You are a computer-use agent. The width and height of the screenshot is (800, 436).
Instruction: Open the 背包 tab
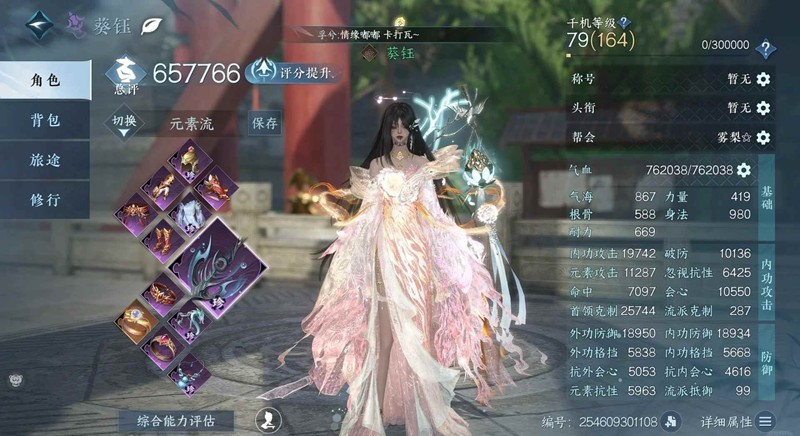(45, 120)
